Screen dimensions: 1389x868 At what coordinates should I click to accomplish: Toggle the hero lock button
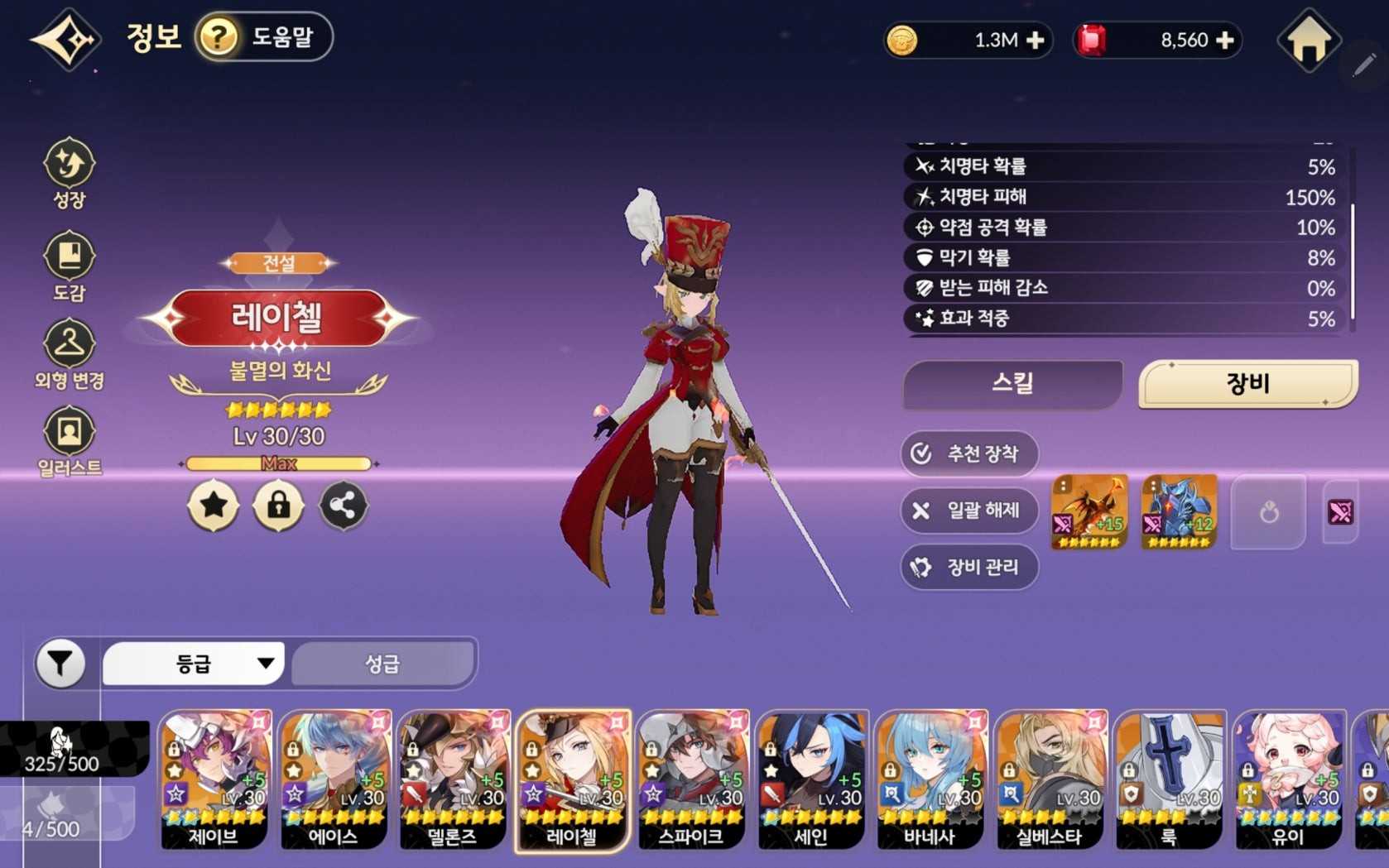pyautogui.click(x=278, y=506)
